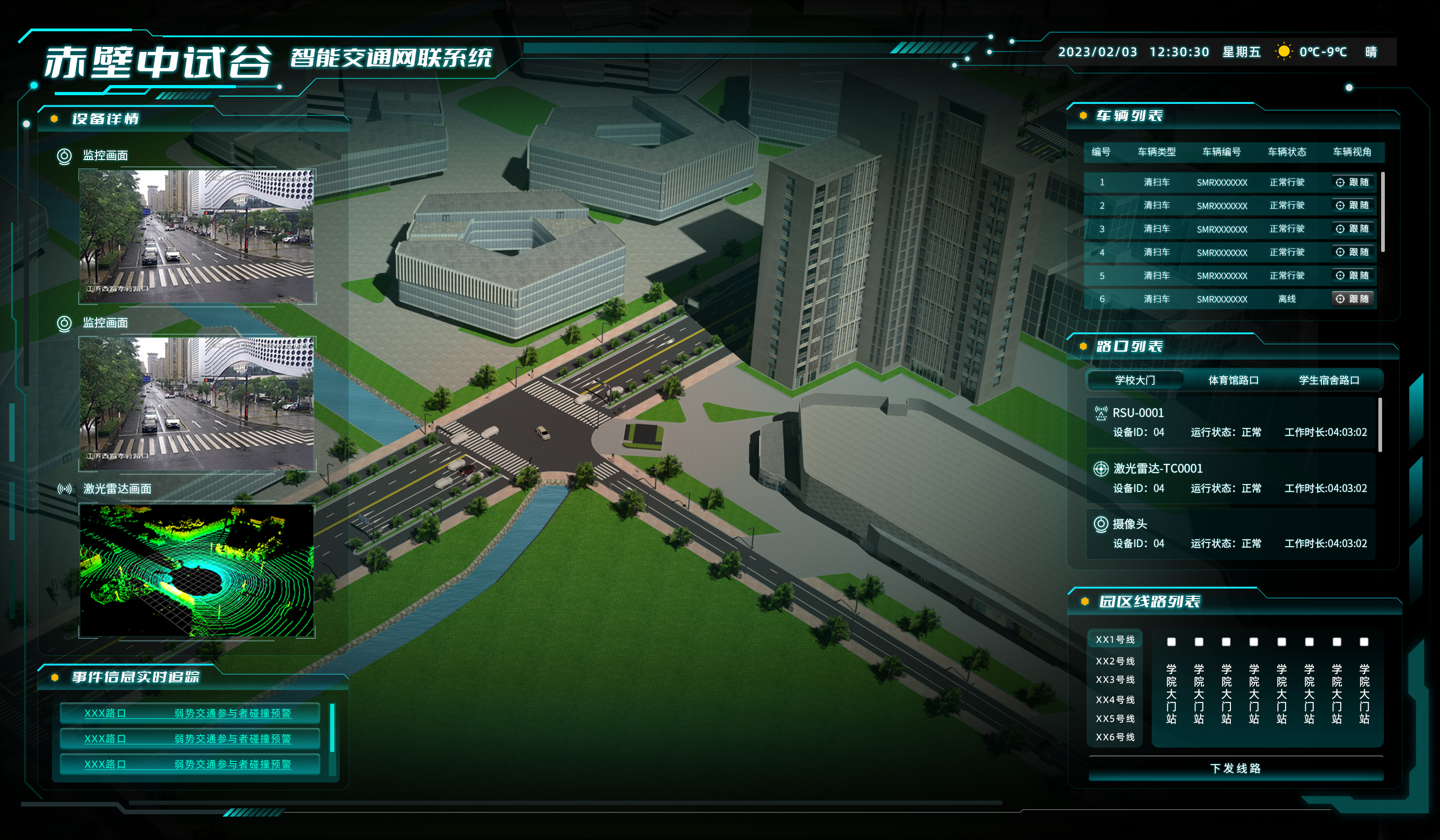Open the 摄像头 device entry
Screen dimensions: 1440x840
coord(1231,533)
